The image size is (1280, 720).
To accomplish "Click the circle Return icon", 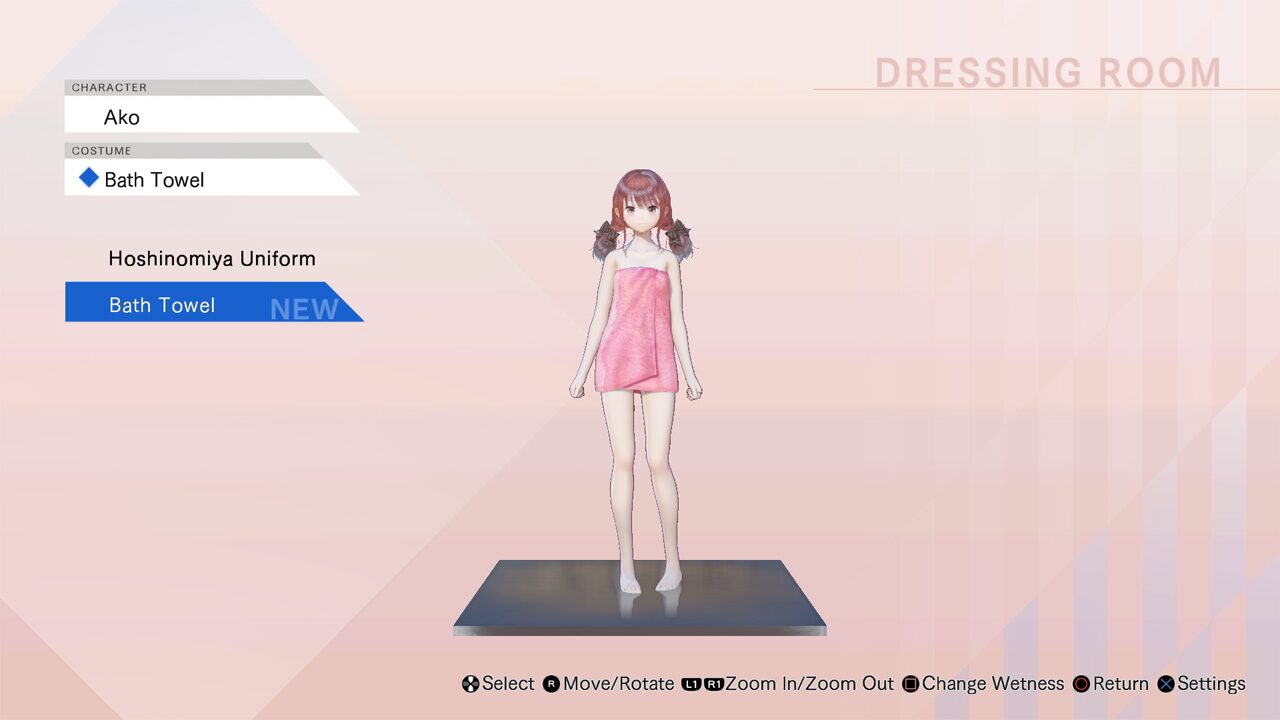I will (x=1081, y=684).
